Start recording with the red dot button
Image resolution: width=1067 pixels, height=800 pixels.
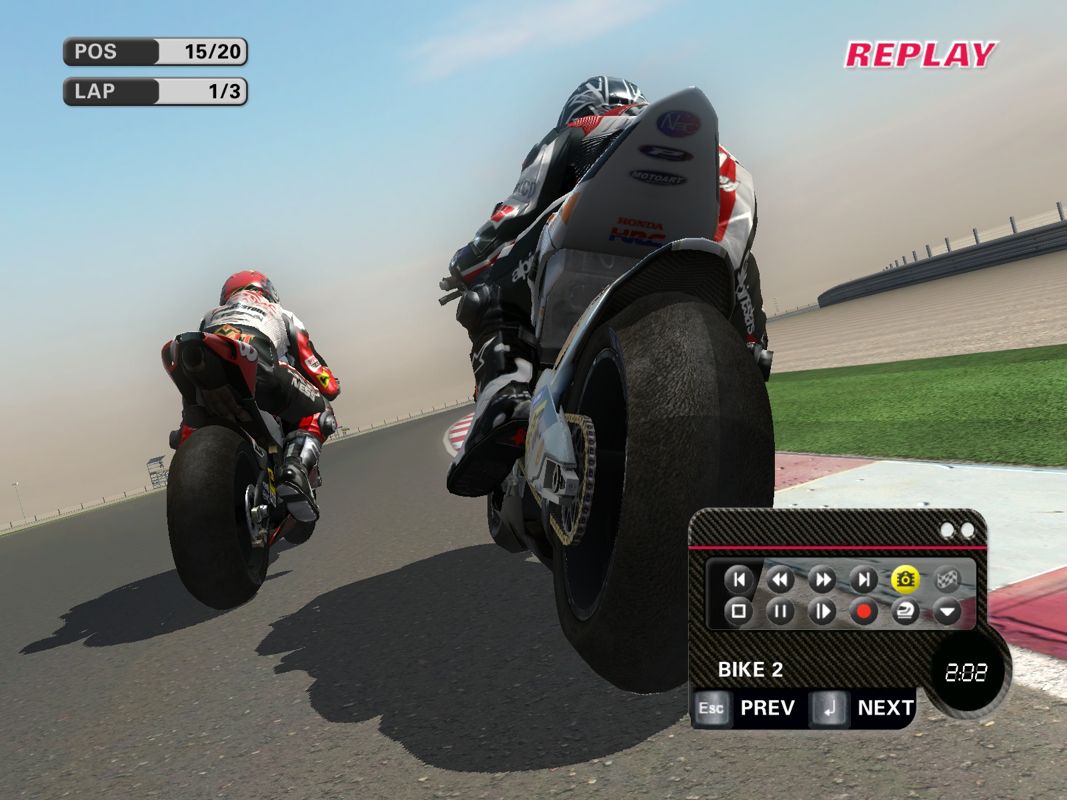[863, 611]
